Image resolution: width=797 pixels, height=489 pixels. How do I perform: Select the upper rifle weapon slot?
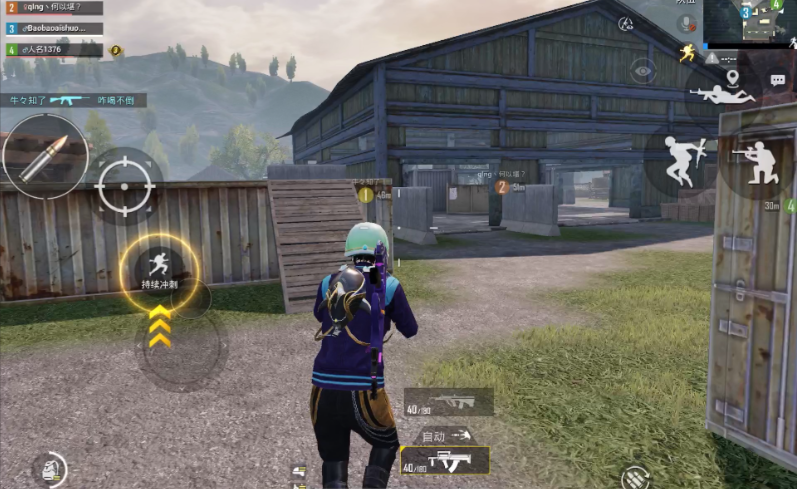(x=448, y=402)
